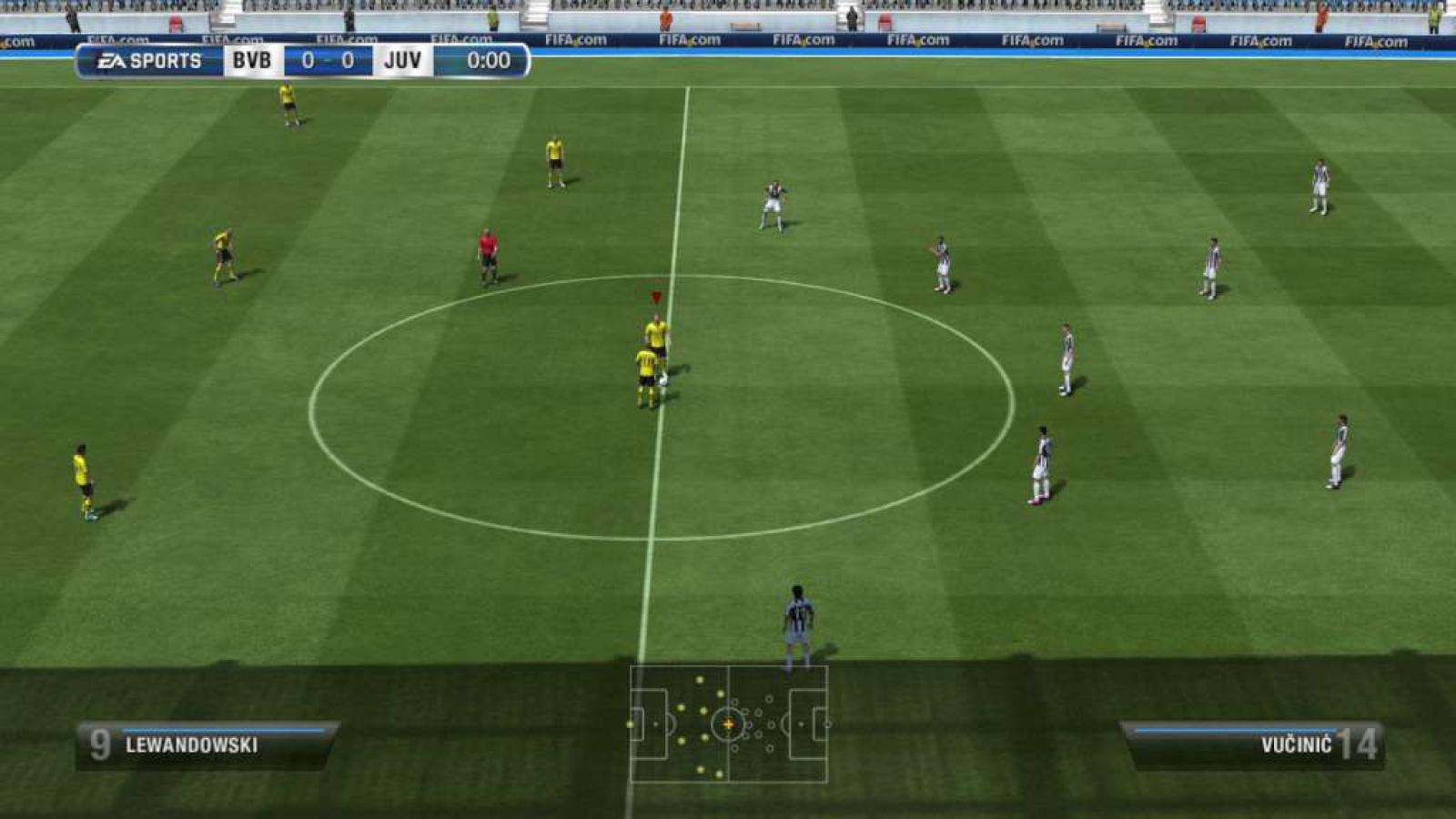Screen dimensions: 1456x819
Task: Click the pitch radar minimap
Action: coord(728,724)
